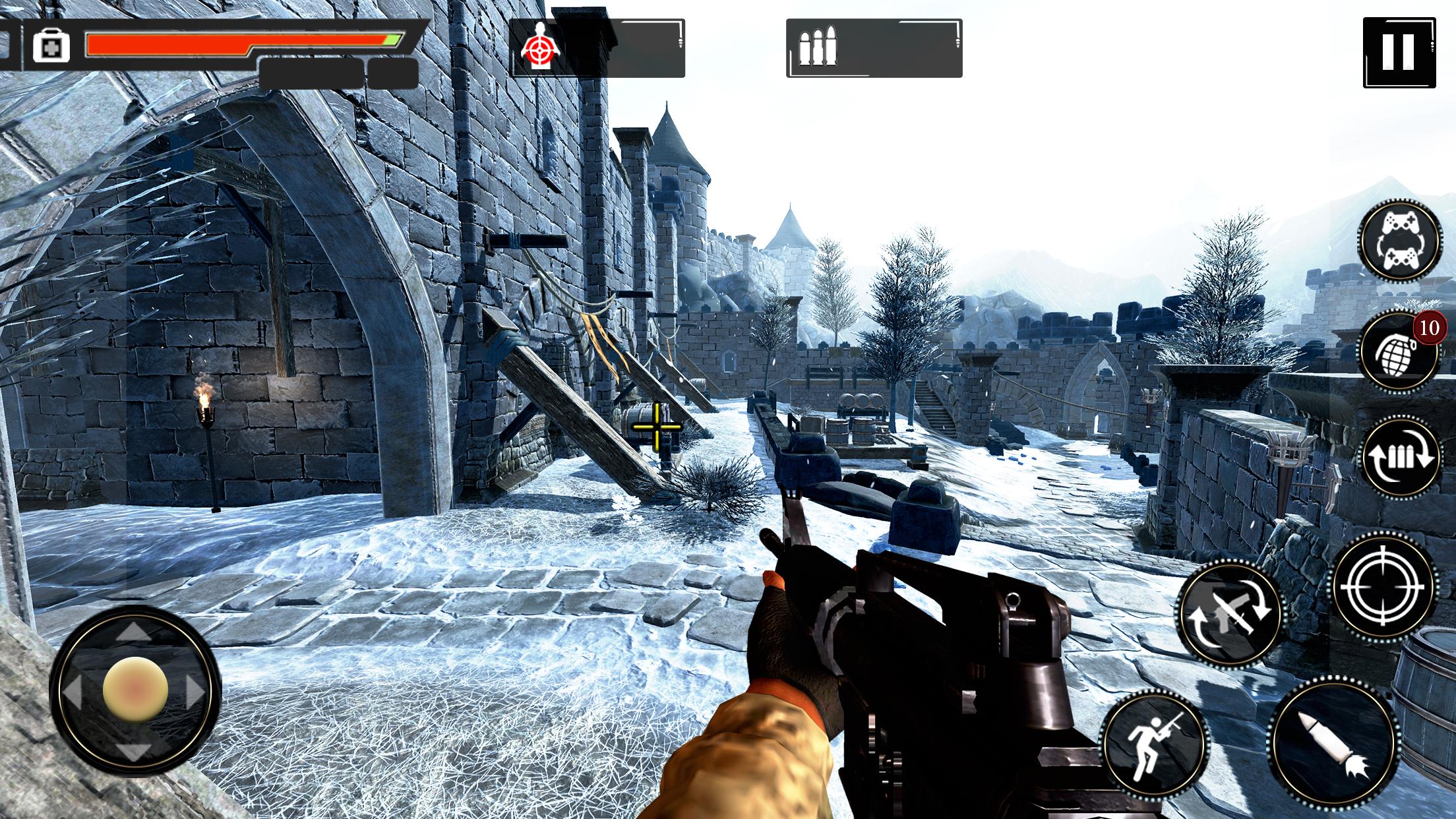
Task: Reload ammo with the bullets button
Action: pyautogui.click(x=1401, y=456)
